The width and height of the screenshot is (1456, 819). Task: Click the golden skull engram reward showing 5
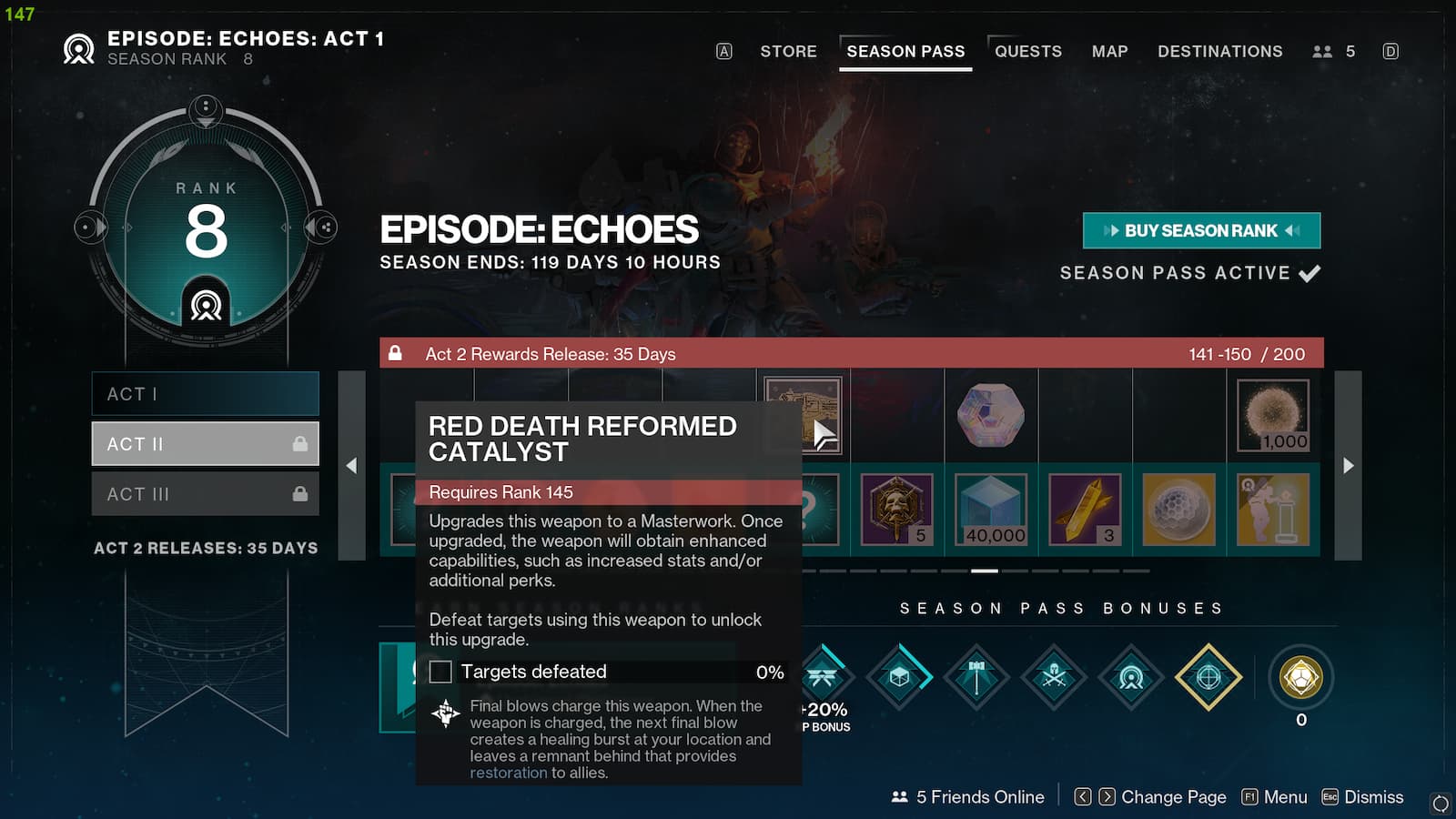pyautogui.click(x=899, y=508)
